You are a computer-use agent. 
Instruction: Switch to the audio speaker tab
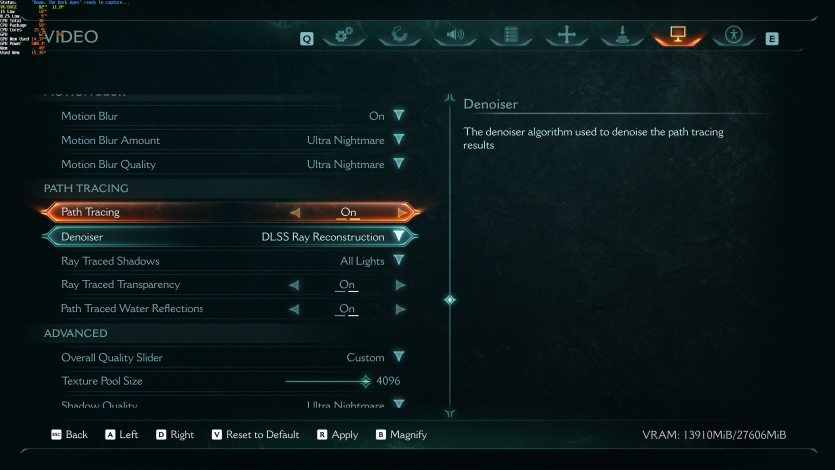(x=455, y=36)
